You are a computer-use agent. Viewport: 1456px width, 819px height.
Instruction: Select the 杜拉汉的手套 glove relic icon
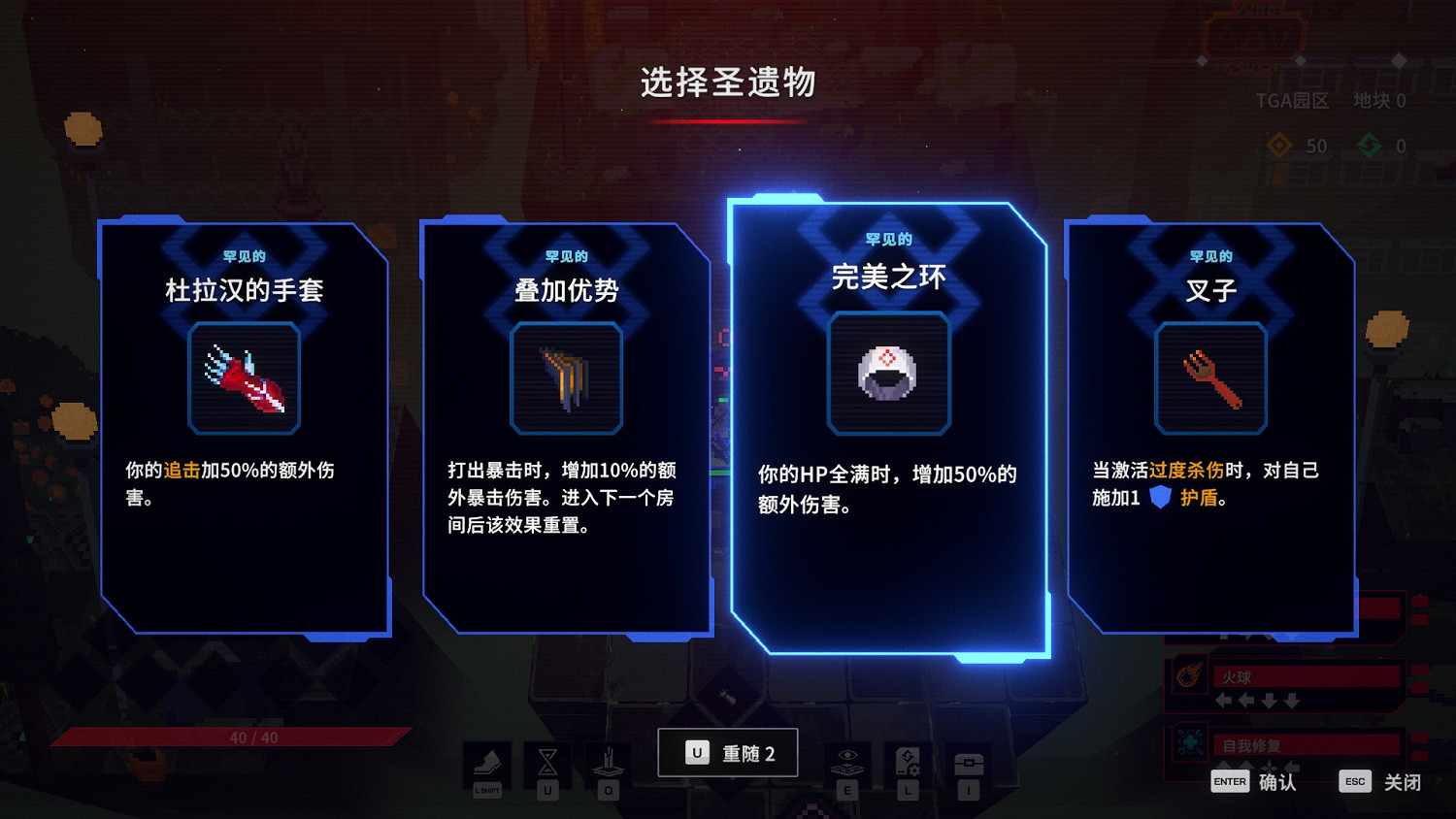click(x=245, y=377)
